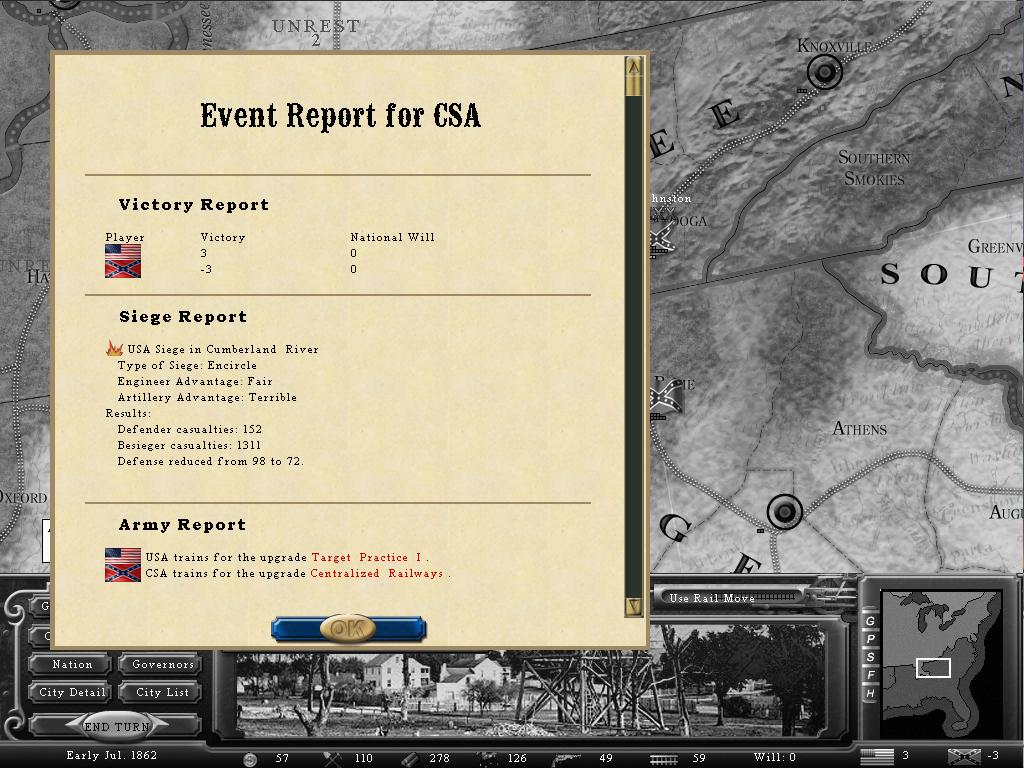Select the P map filter button
The width and height of the screenshot is (1024, 770).
click(870, 639)
